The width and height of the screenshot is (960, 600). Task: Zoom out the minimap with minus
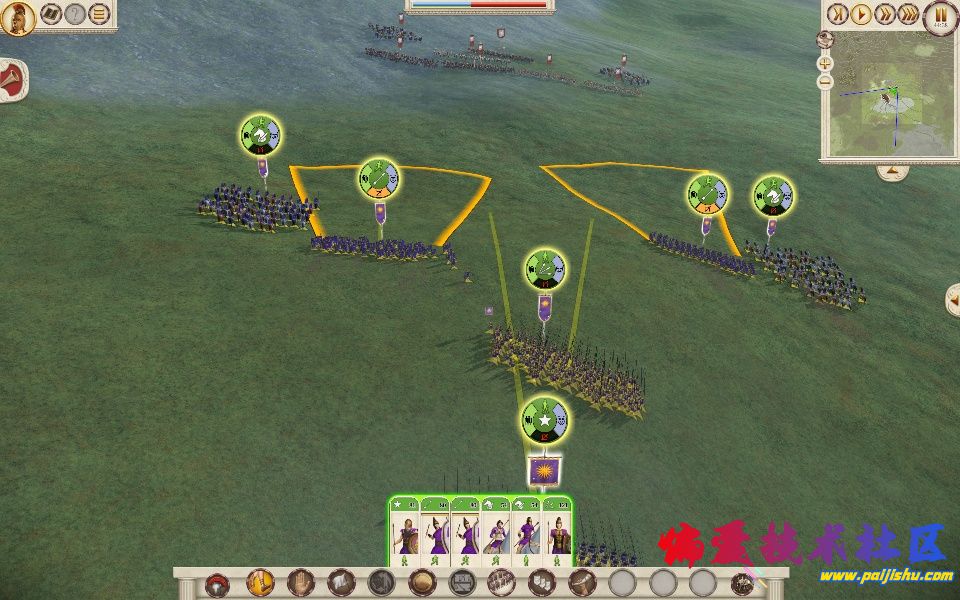(825, 83)
